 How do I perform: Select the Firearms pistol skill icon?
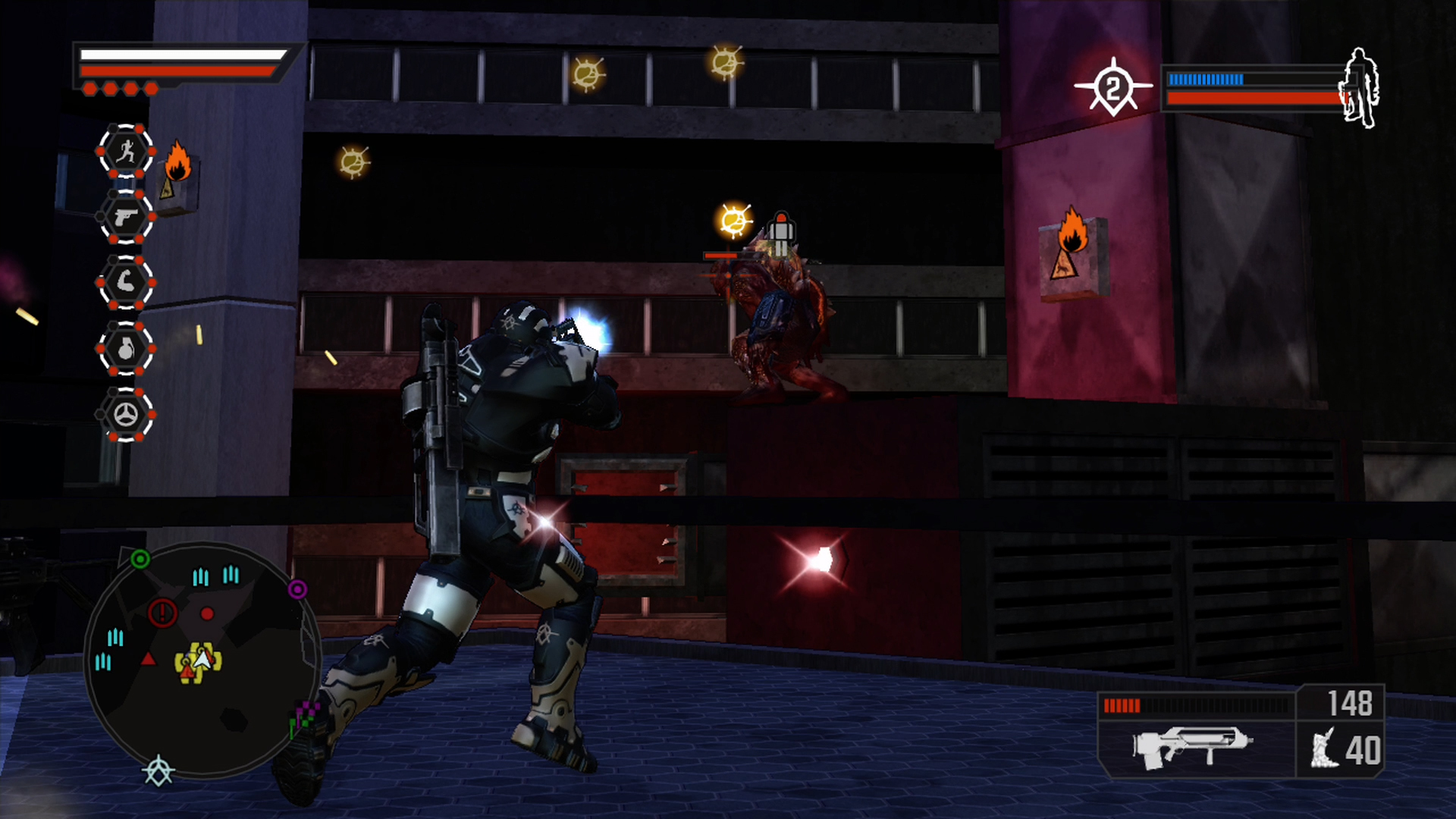point(126,218)
